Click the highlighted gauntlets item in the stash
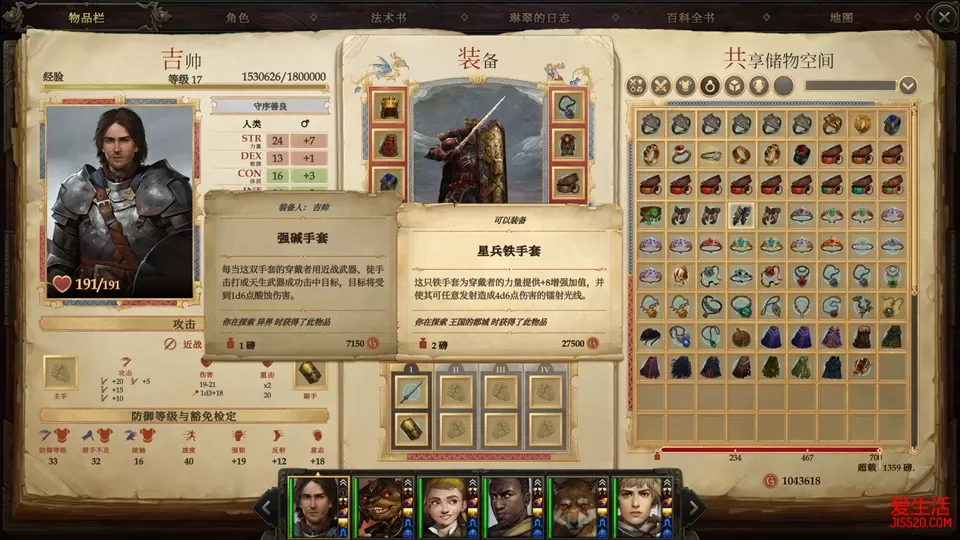This screenshot has width=960, height=540. pos(741,215)
